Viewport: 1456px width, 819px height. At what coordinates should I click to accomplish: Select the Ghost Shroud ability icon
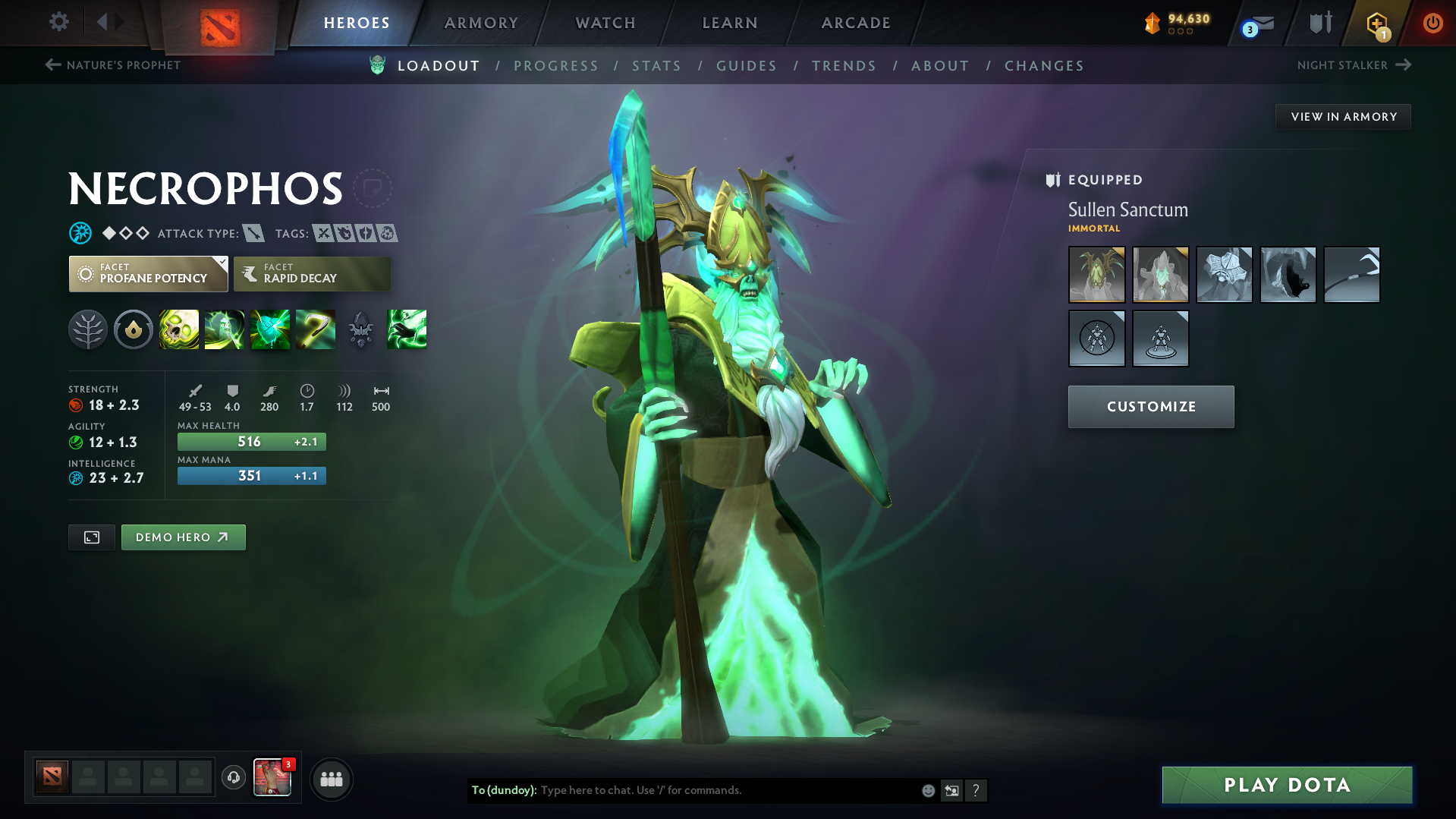click(225, 329)
